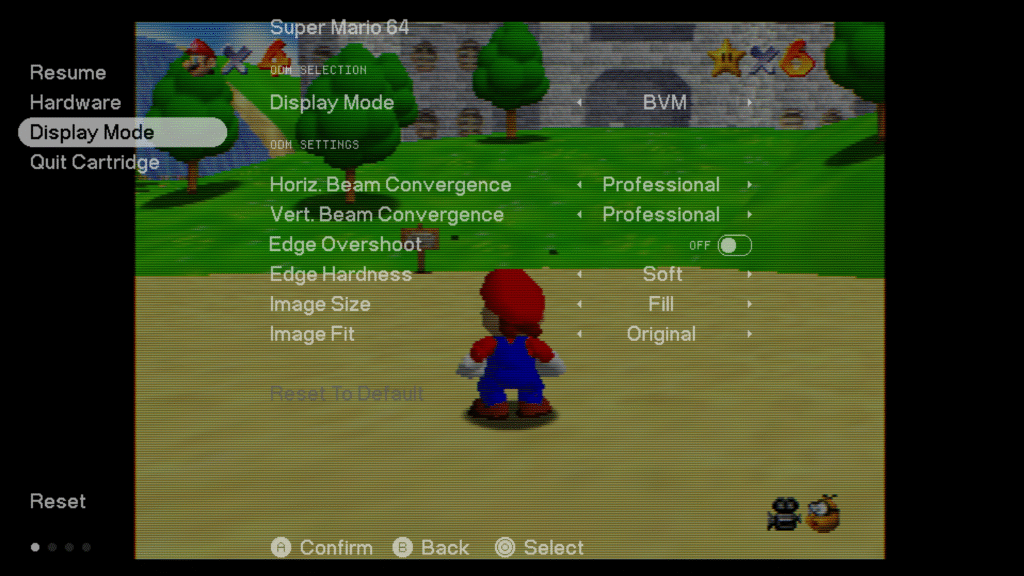Cycle Image Size with right arrow
Image resolution: width=1024 pixels, height=576 pixels.
point(749,305)
